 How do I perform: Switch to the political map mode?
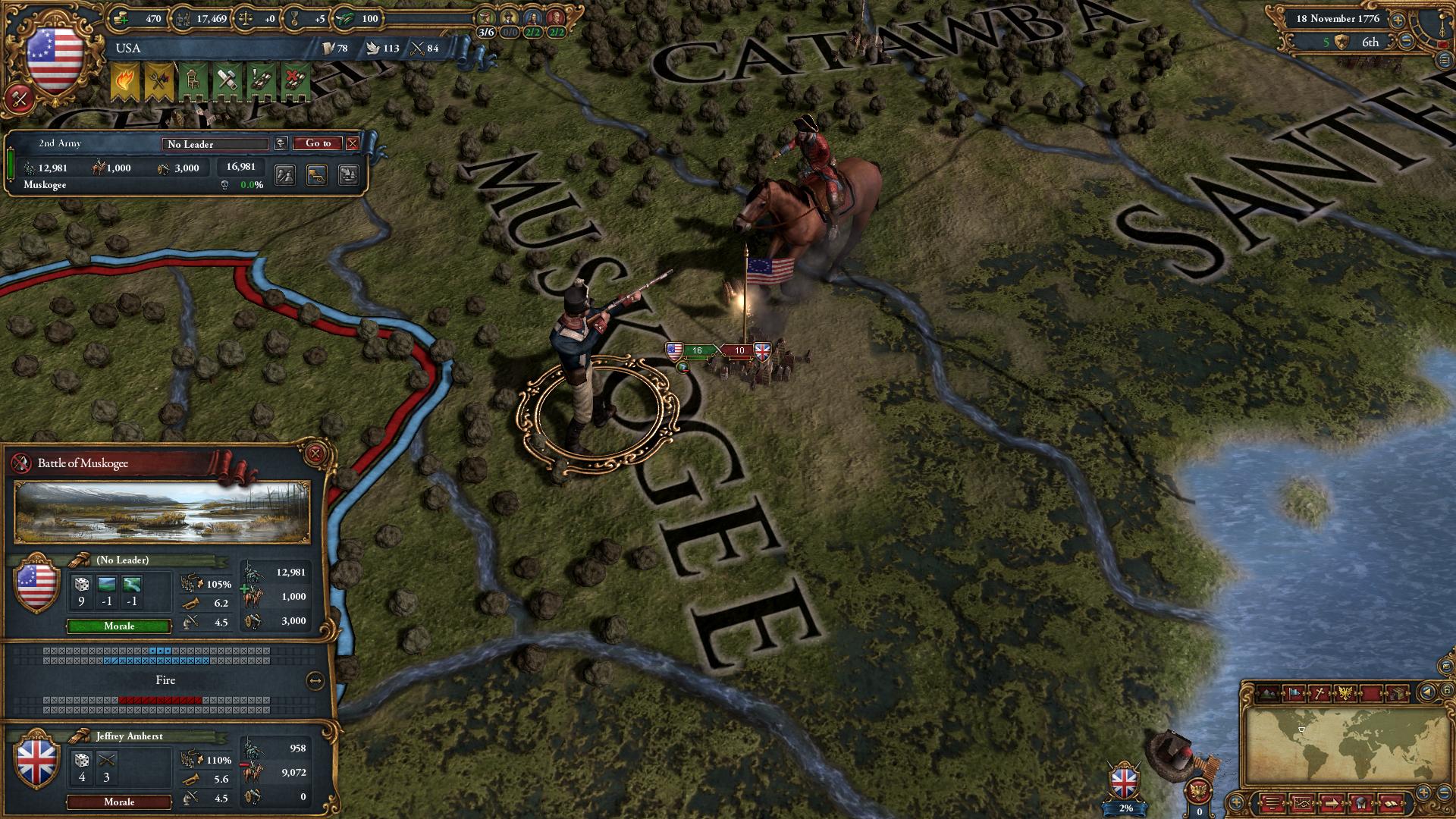(x=1294, y=691)
